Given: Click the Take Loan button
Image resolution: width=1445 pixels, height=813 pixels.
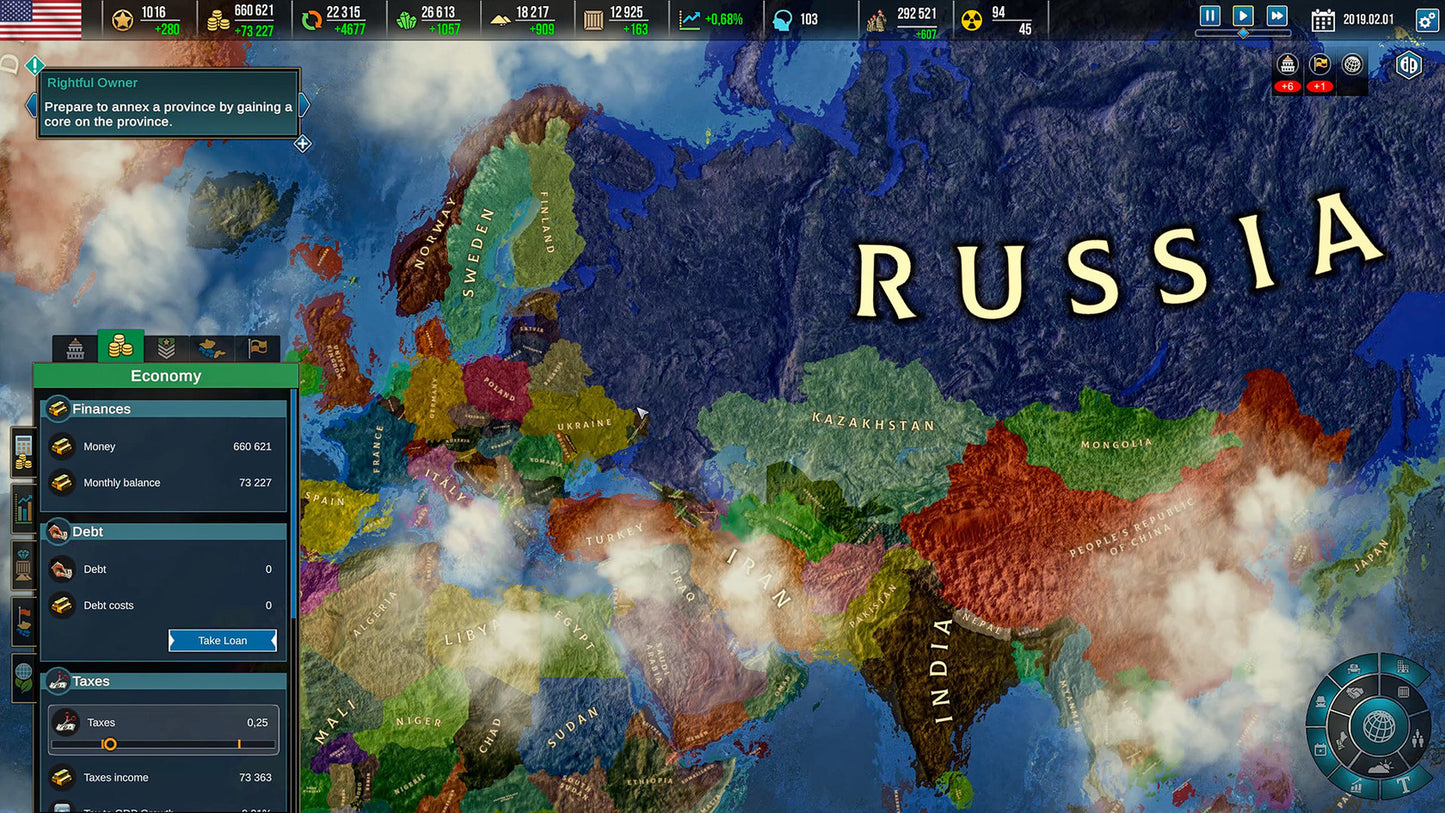Looking at the screenshot, I should (x=222, y=640).
